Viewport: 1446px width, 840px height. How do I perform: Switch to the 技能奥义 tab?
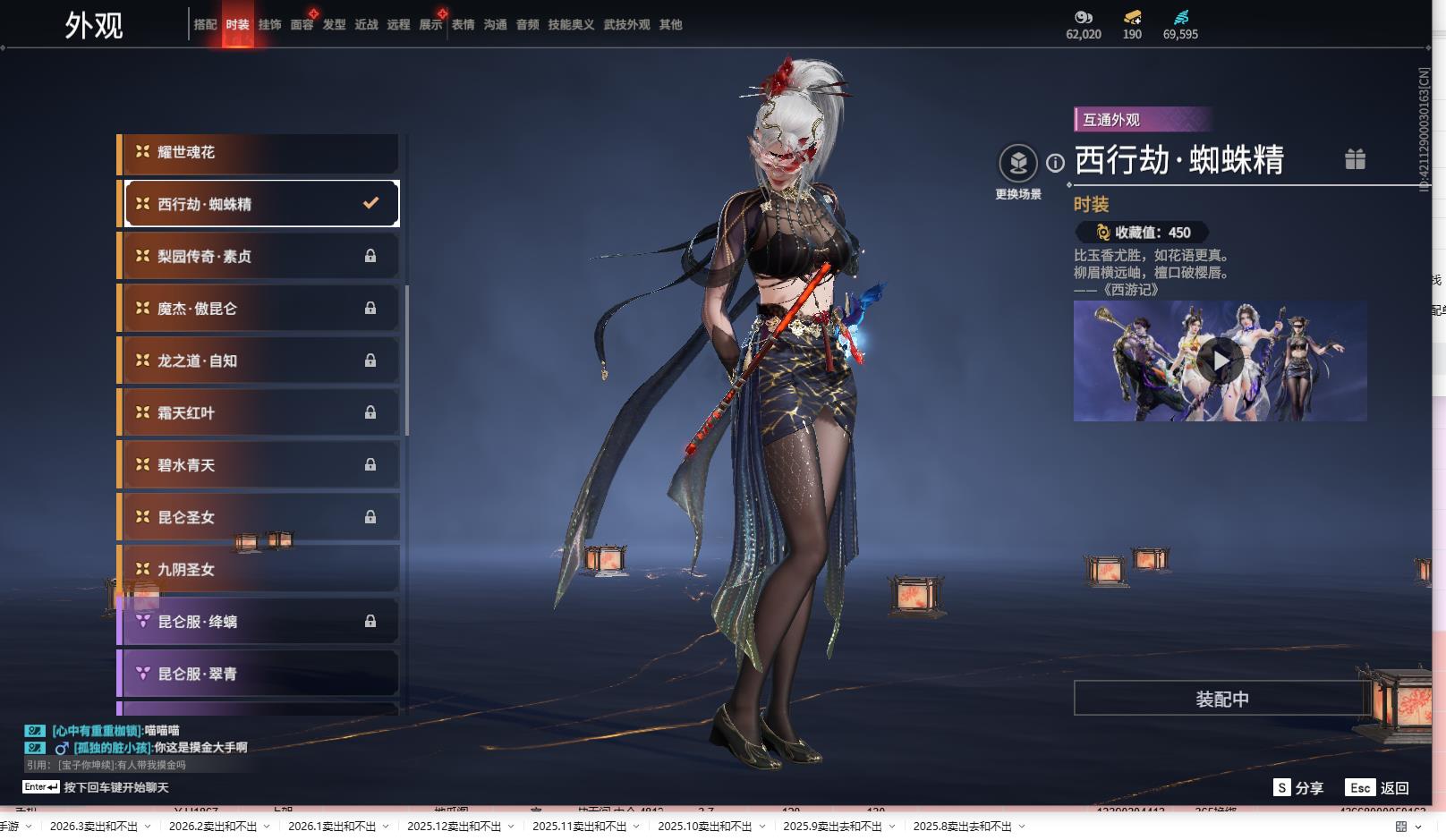coord(571,25)
